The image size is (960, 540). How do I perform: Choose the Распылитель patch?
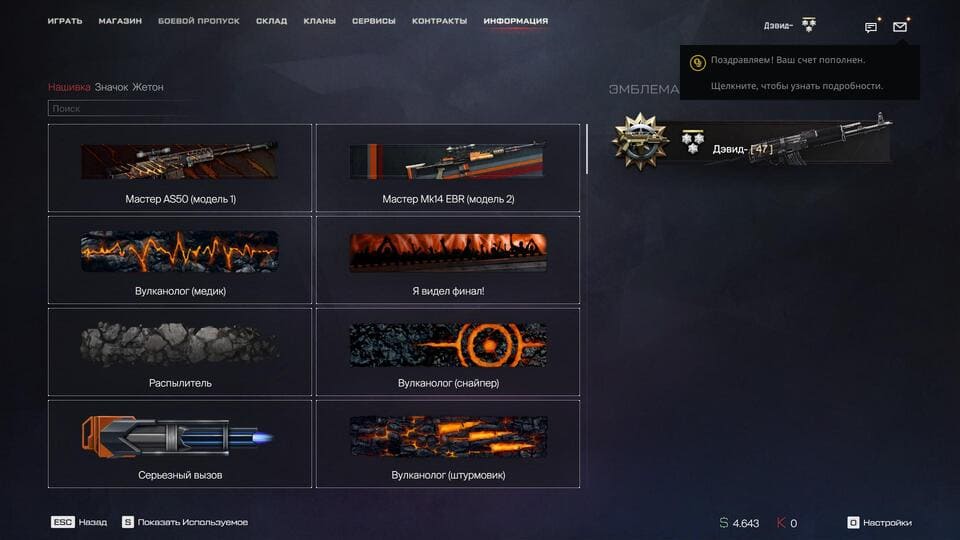(181, 352)
